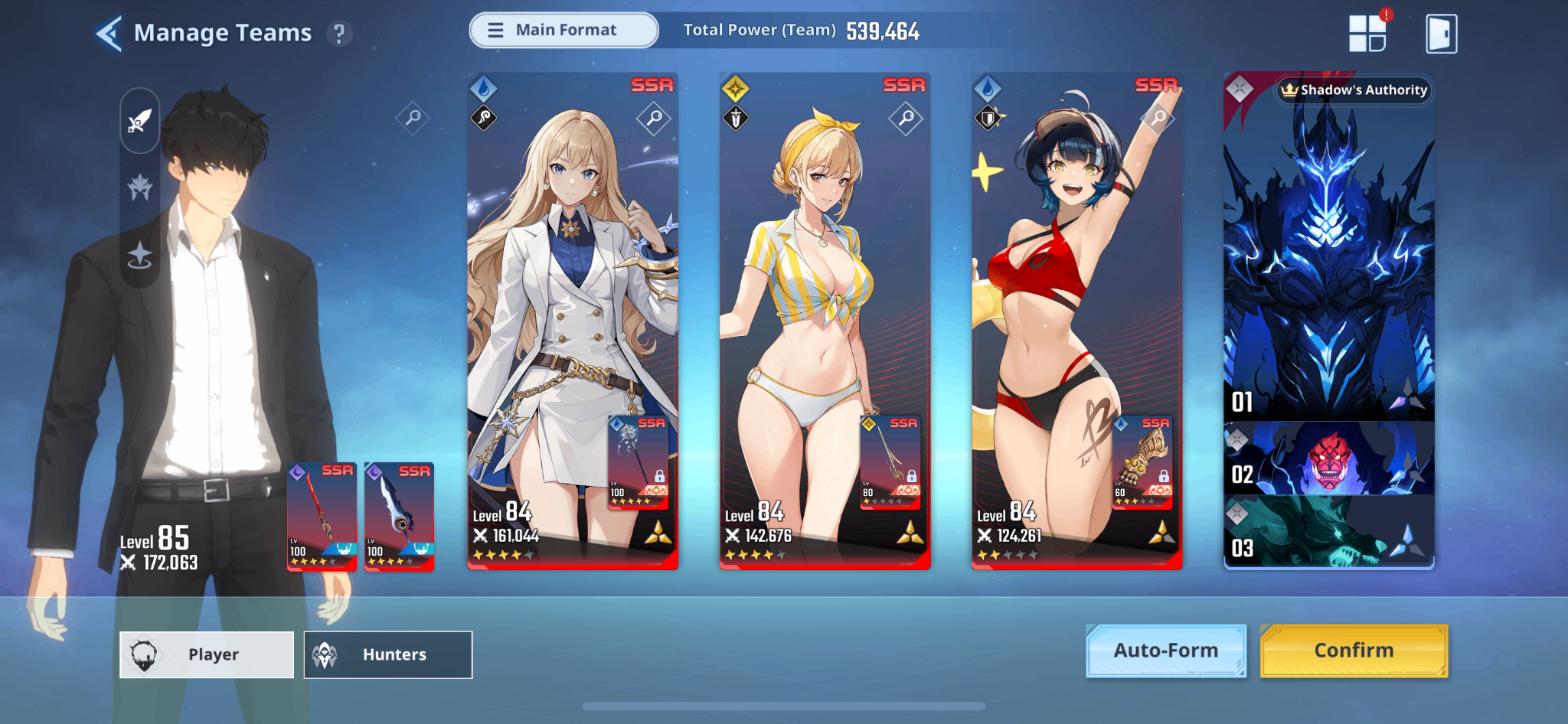
Task: Select the blue SSR dagger weapon slot
Action: pos(399,517)
